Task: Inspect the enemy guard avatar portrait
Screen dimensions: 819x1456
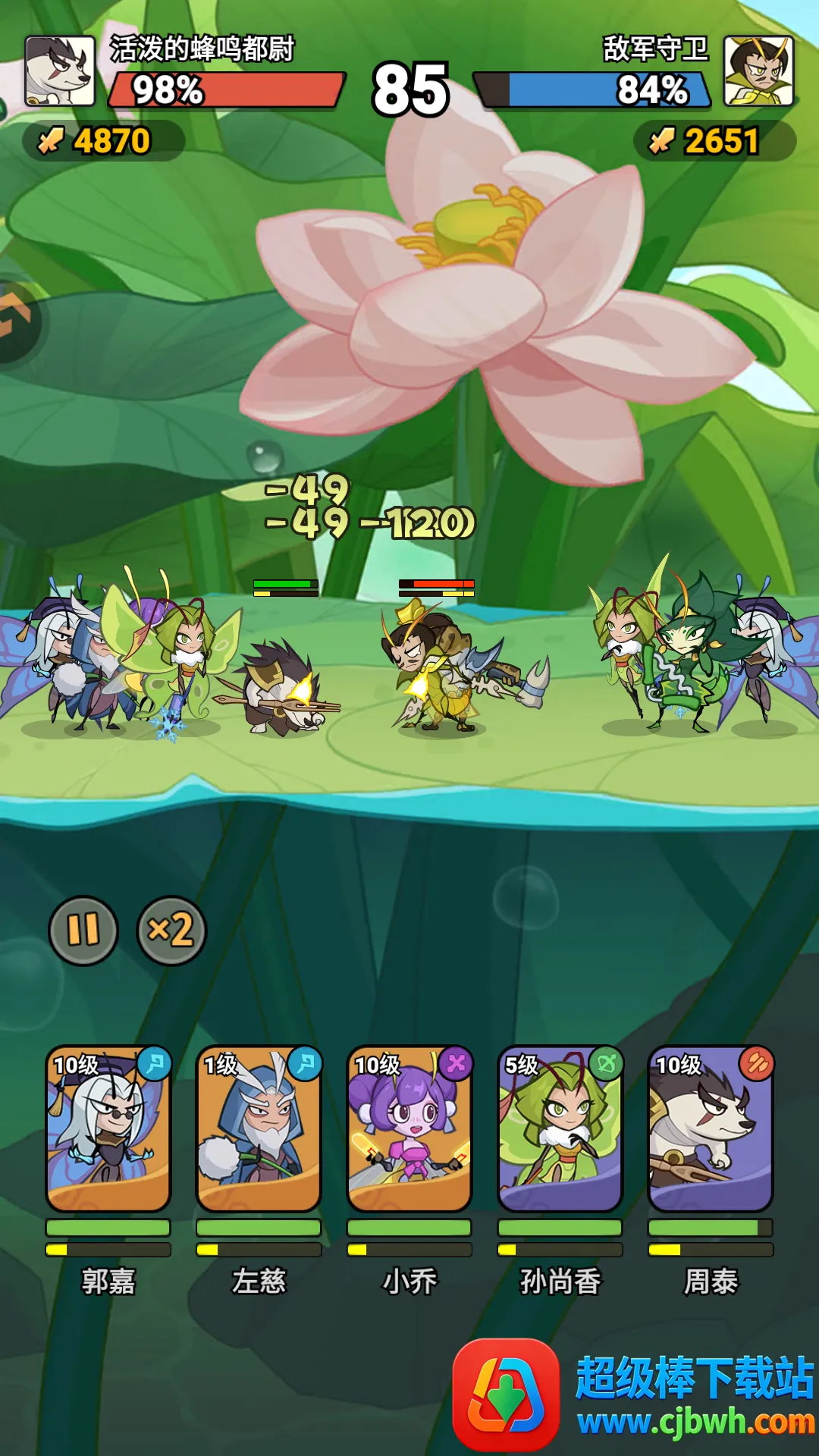Action: [x=758, y=71]
